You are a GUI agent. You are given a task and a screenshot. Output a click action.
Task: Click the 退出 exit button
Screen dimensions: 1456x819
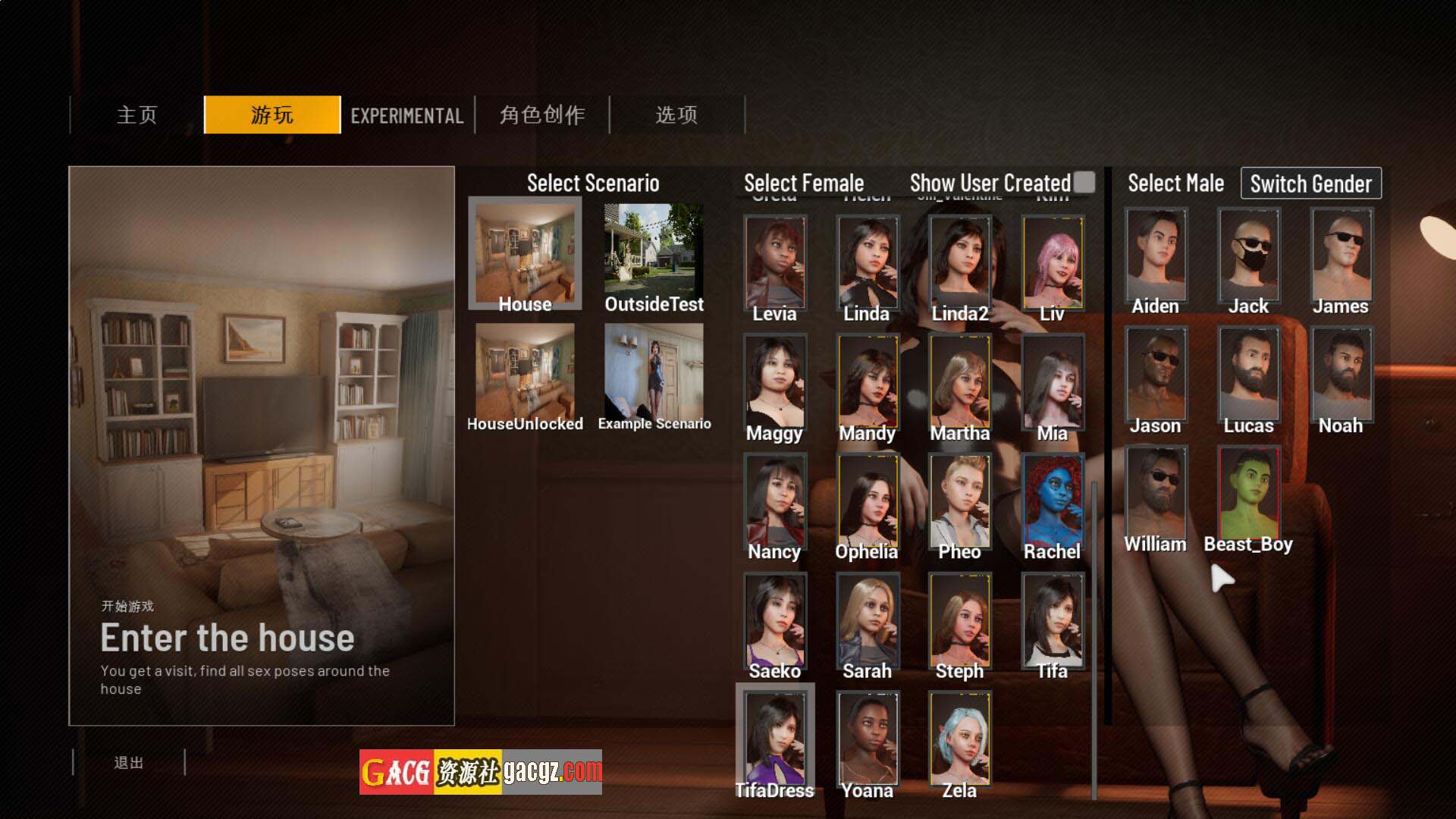click(128, 762)
